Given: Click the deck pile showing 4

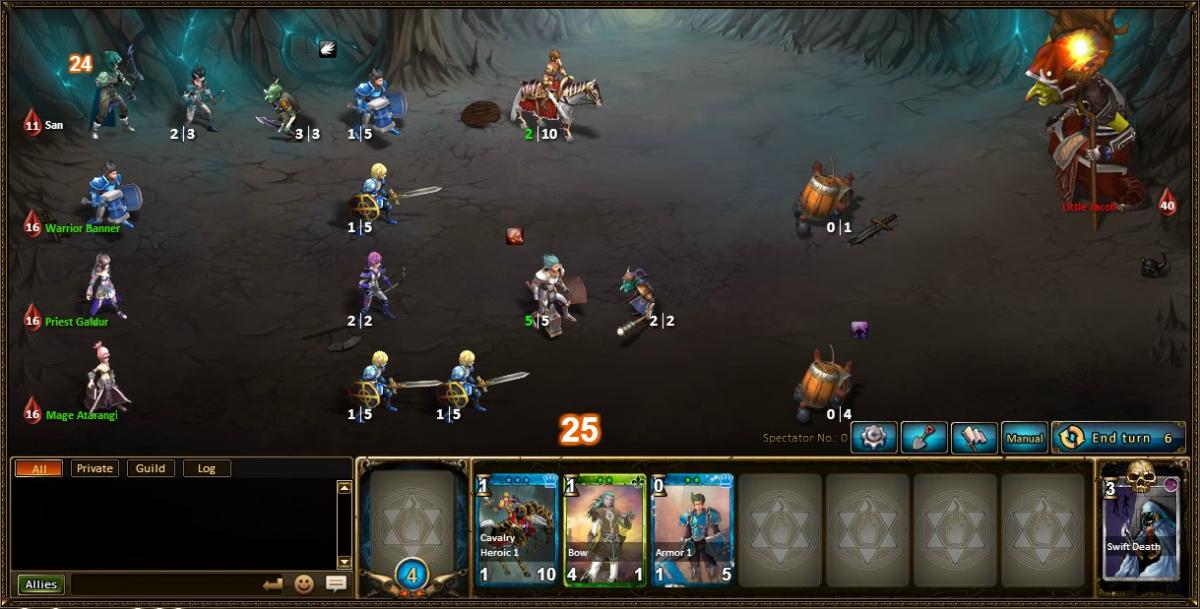Looking at the screenshot, I should [x=414, y=573].
